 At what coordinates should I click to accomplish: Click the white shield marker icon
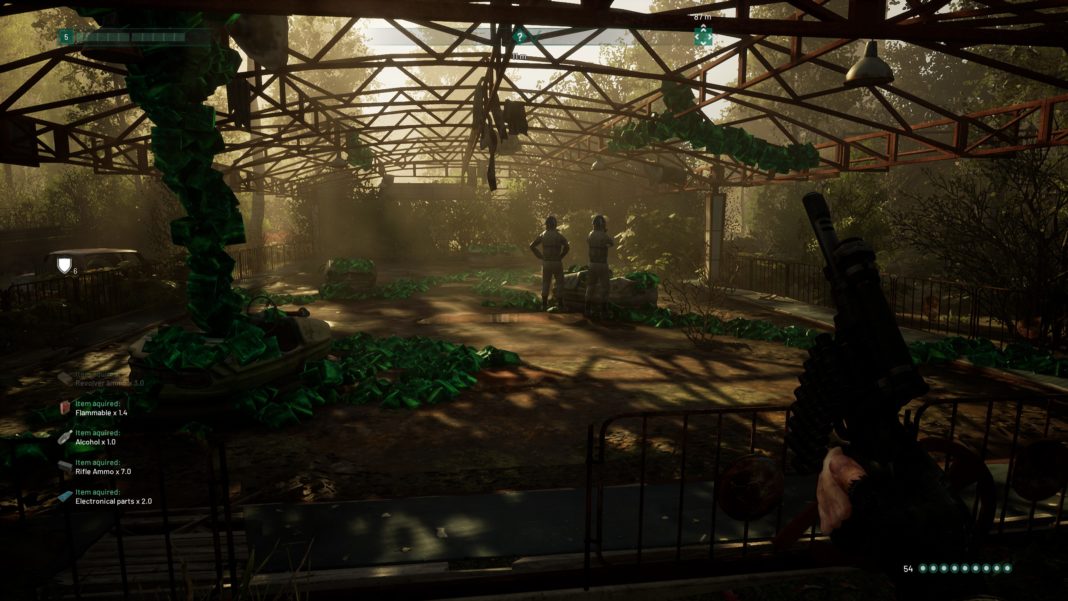tap(65, 265)
